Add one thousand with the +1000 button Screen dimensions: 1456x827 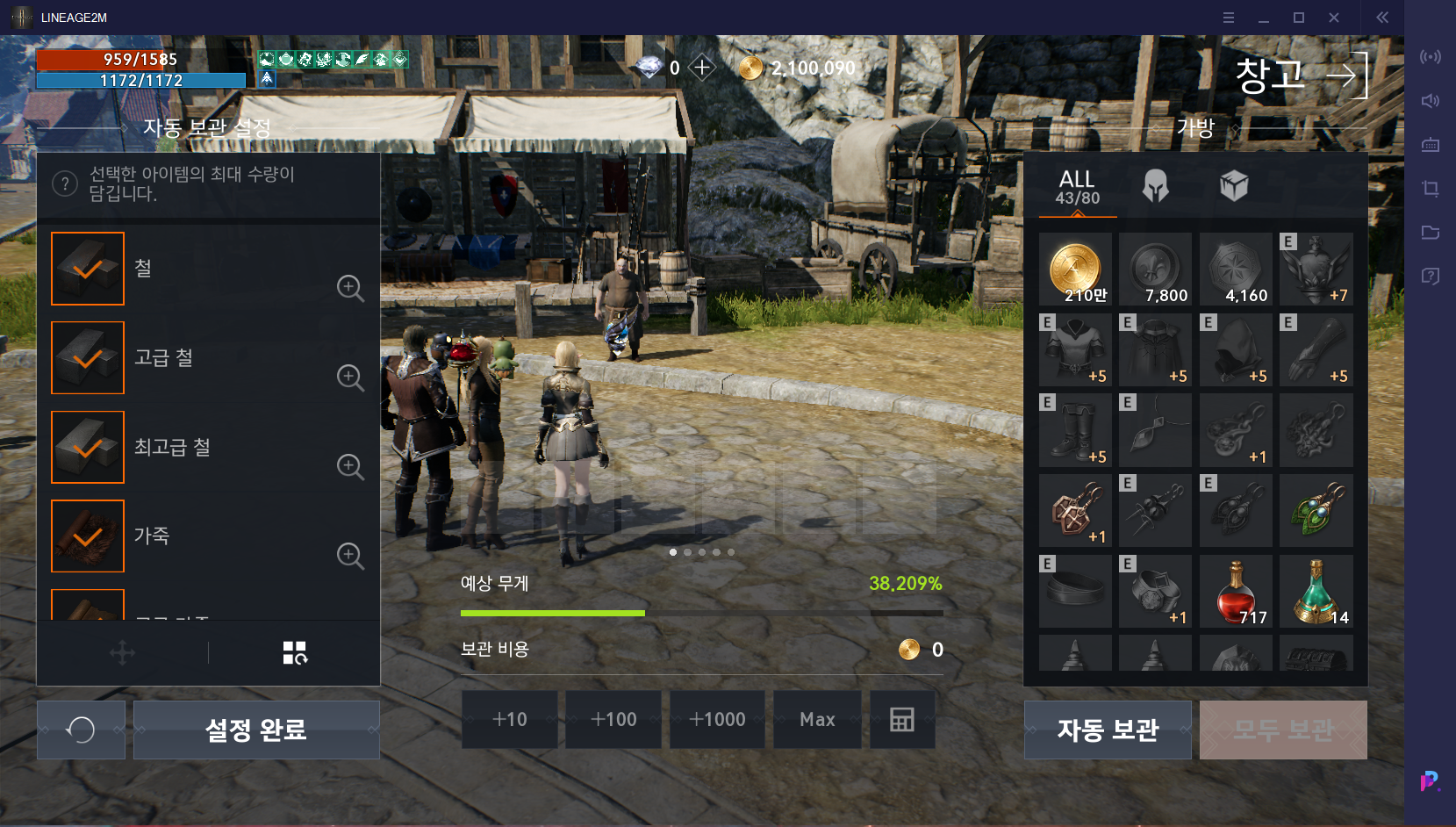pos(717,720)
